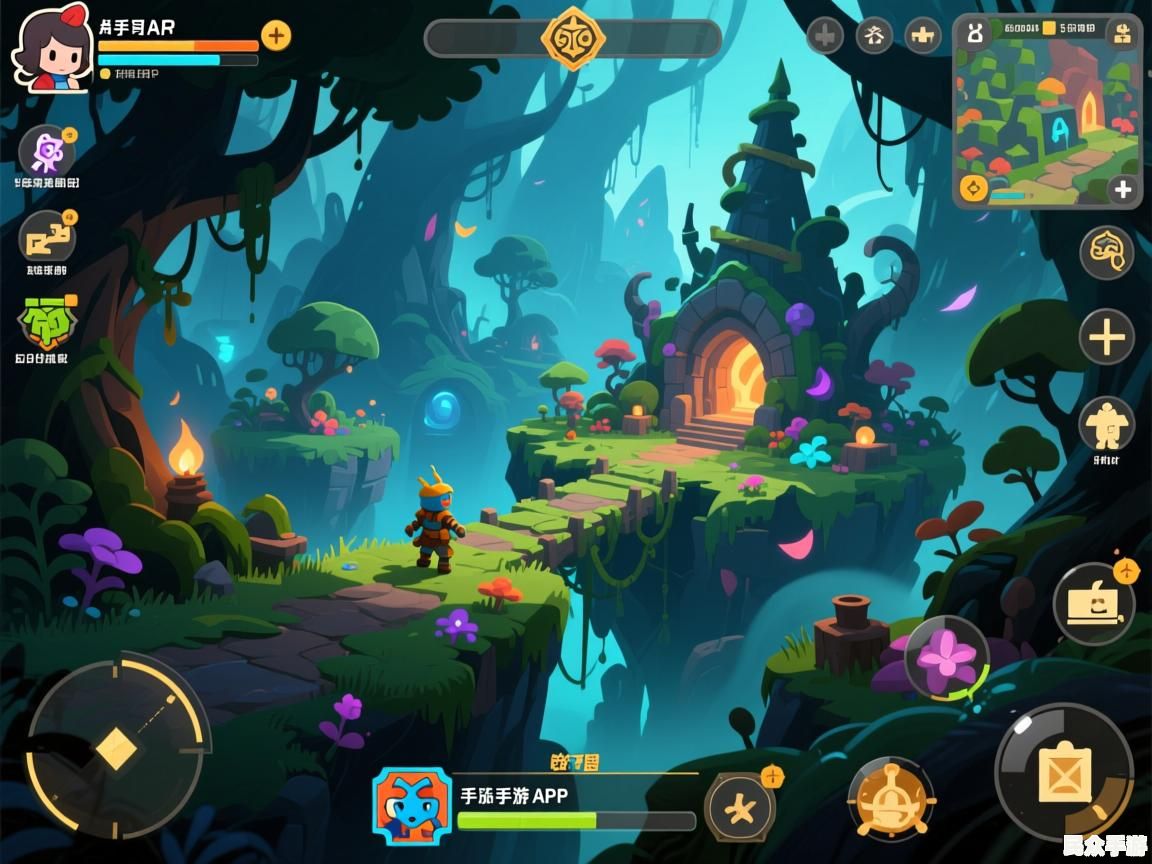1152x864 pixels.
Task: Tap the golden starfish skill button
Action: pyautogui.click(x=740, y=807)
